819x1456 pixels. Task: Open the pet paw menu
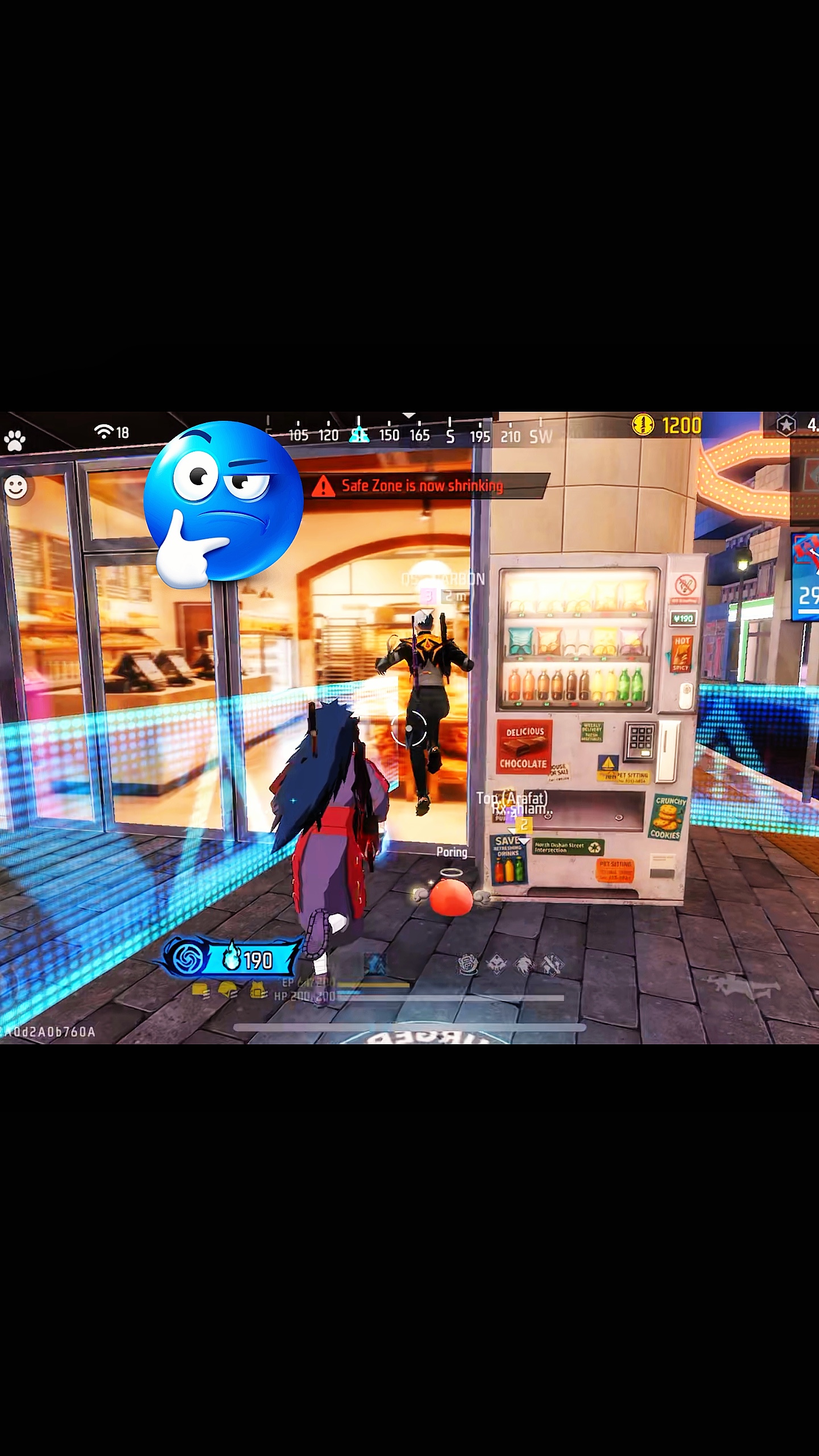pyautogui.click(x=14, y=440)
